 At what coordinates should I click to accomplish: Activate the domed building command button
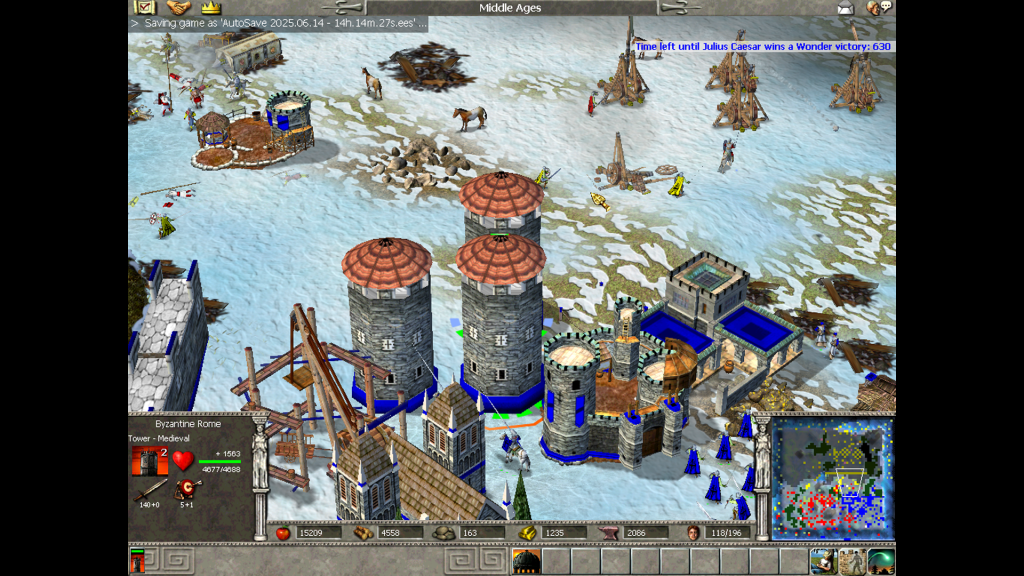pos(526,561)
